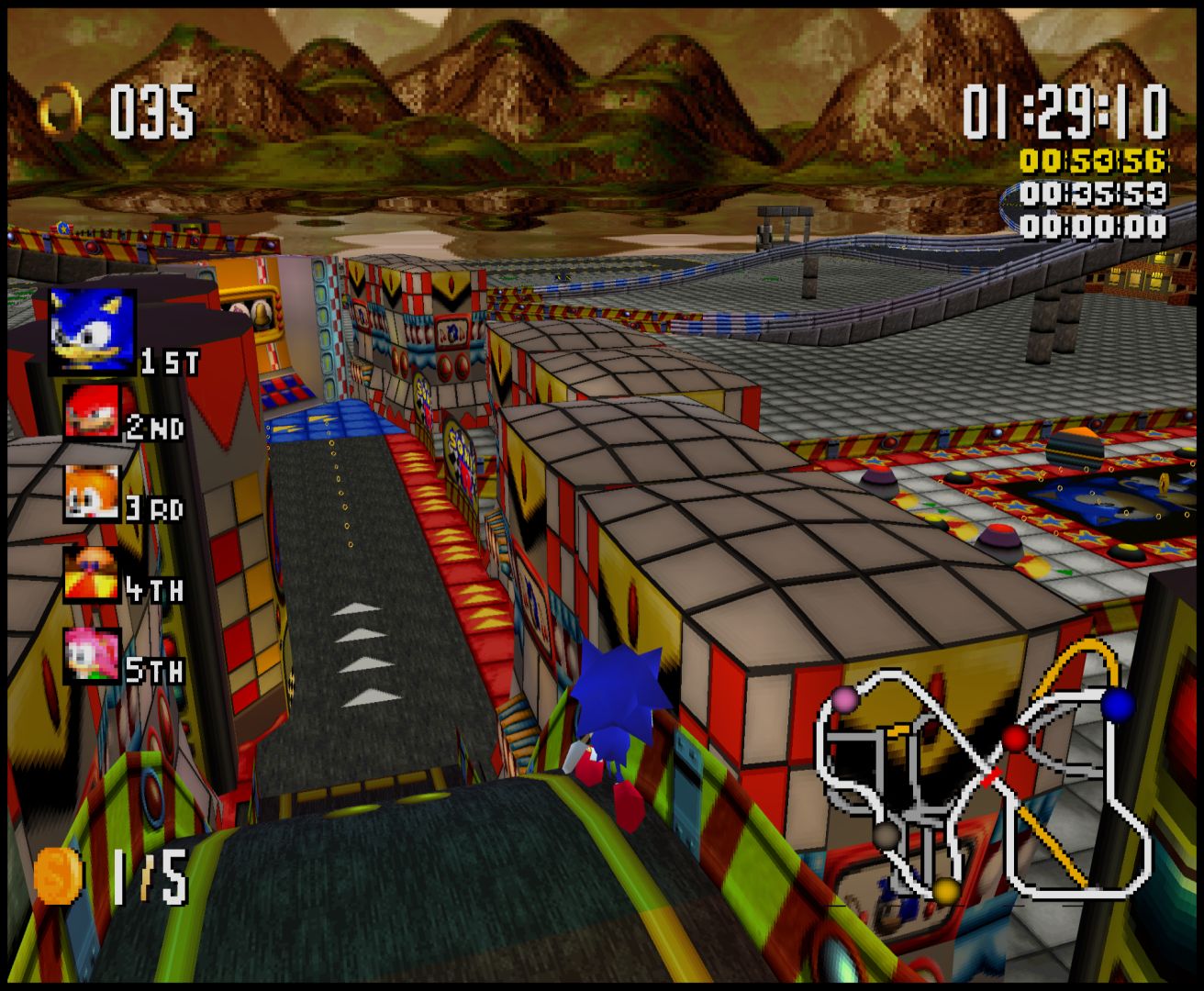
Task: Choose Tails' 3rd place portrait
Action: (91, 493)
